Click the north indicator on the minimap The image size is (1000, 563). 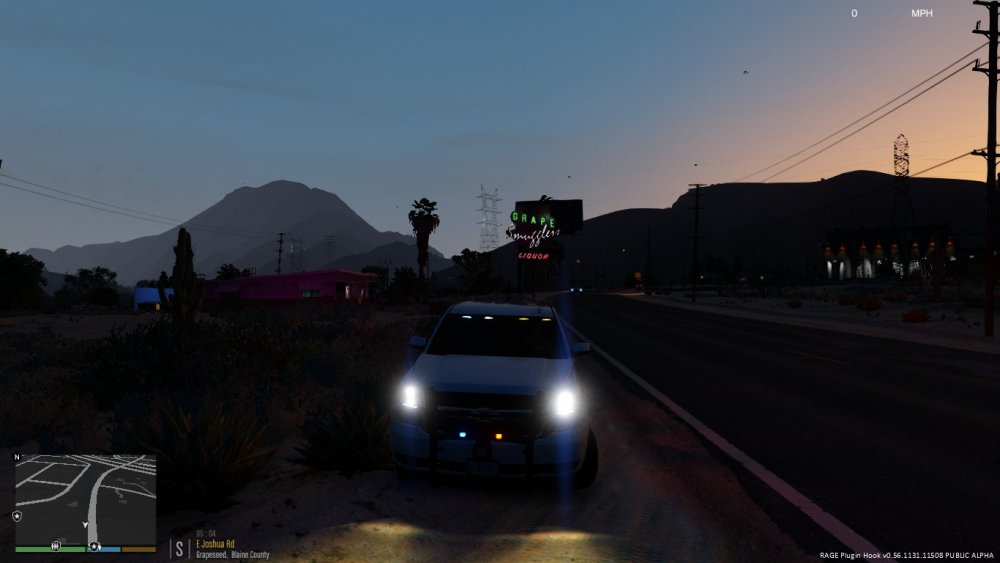16,457
